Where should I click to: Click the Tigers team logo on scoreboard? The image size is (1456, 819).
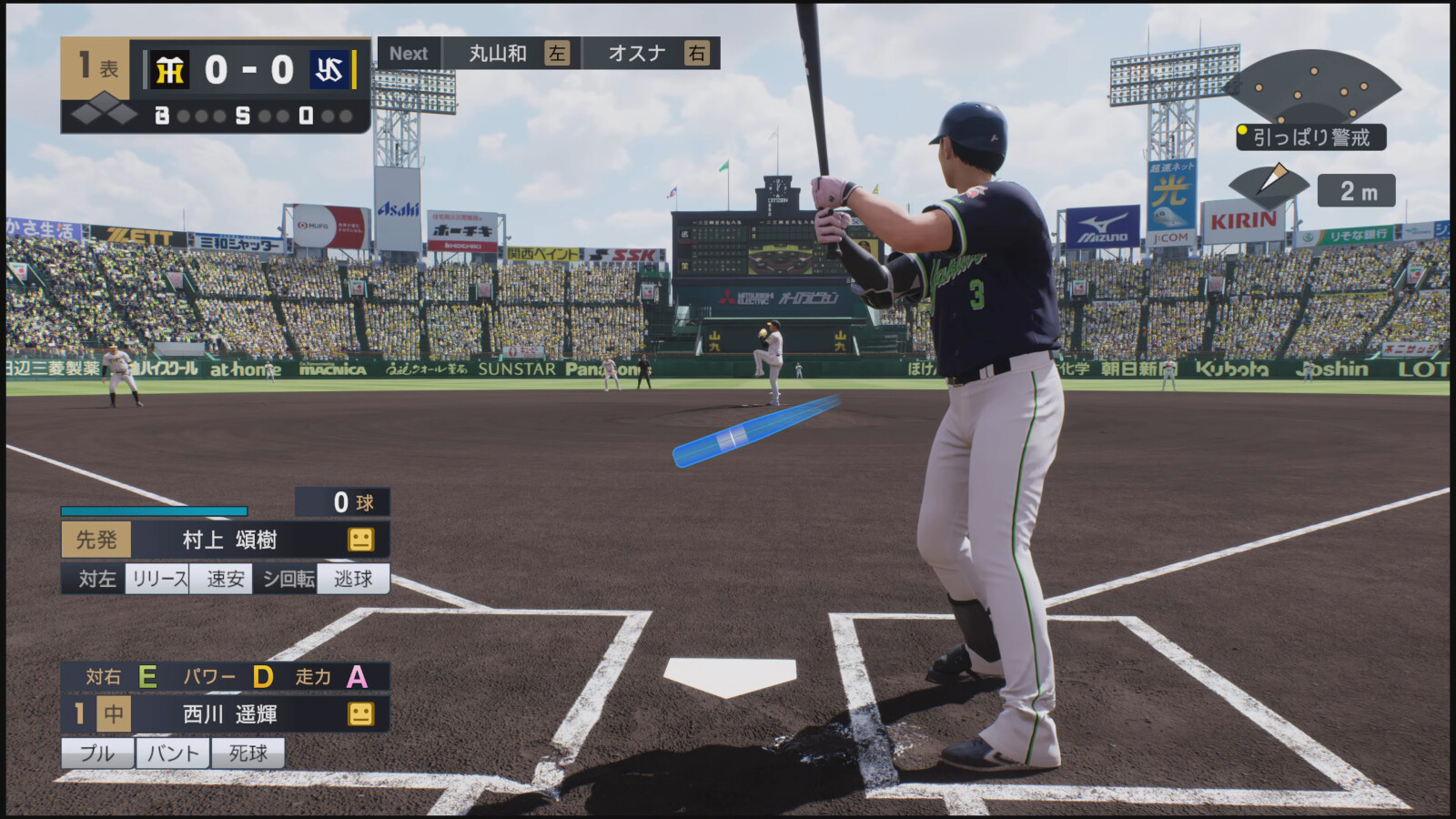(170, 70)
